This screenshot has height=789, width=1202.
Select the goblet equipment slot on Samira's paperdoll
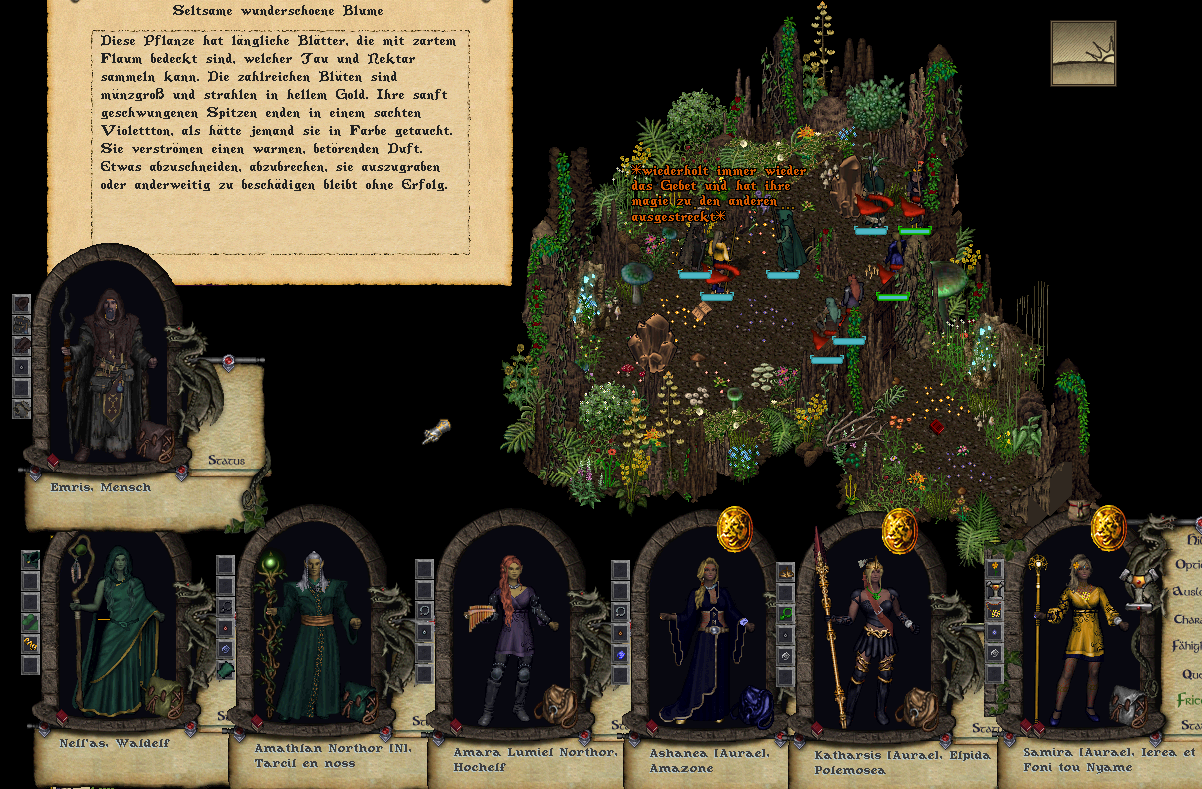pos(994,590)
